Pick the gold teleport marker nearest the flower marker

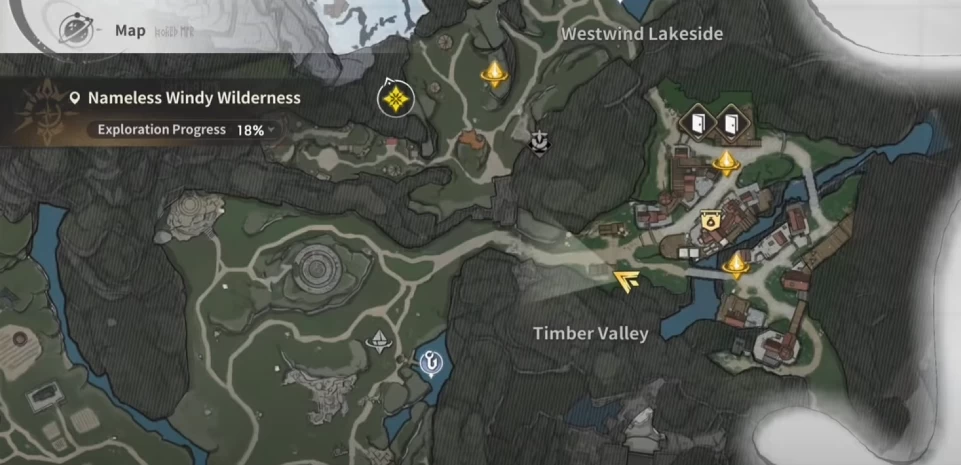coord(491,73)
